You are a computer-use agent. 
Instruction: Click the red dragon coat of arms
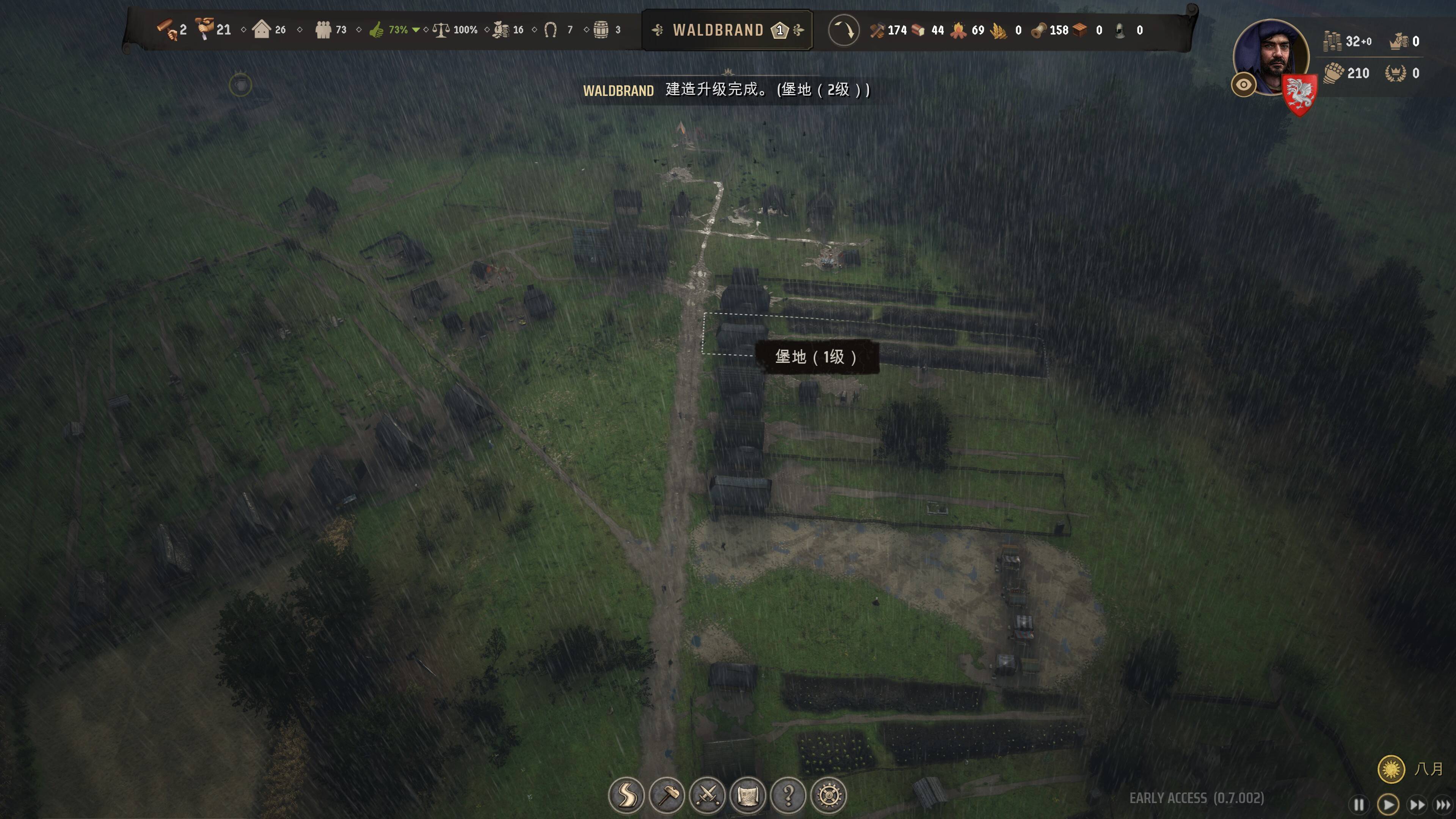pos(1299,95)
